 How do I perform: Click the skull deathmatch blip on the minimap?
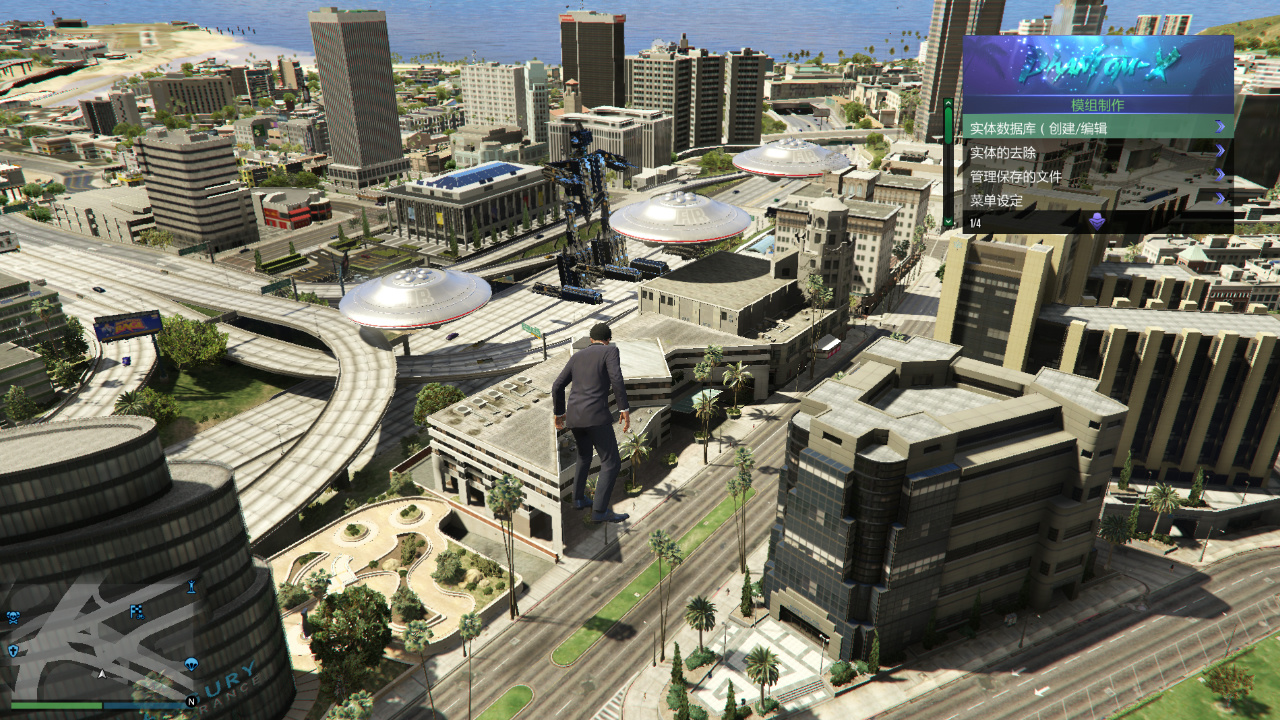click(x=13, y=616)
